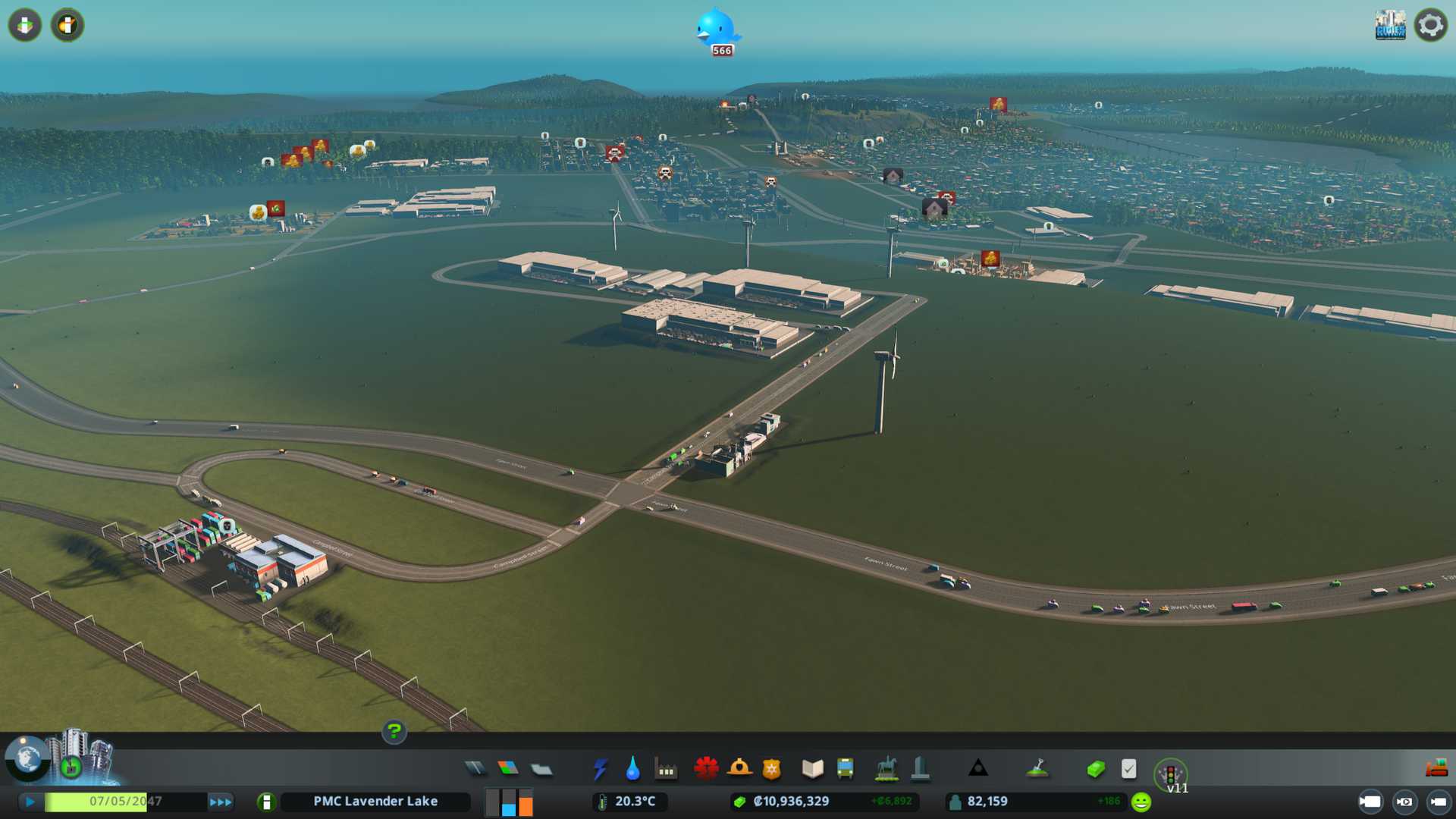Open the traffic light mod button
This screenshot has width=1456, height=819.
tap(1170, 774)
